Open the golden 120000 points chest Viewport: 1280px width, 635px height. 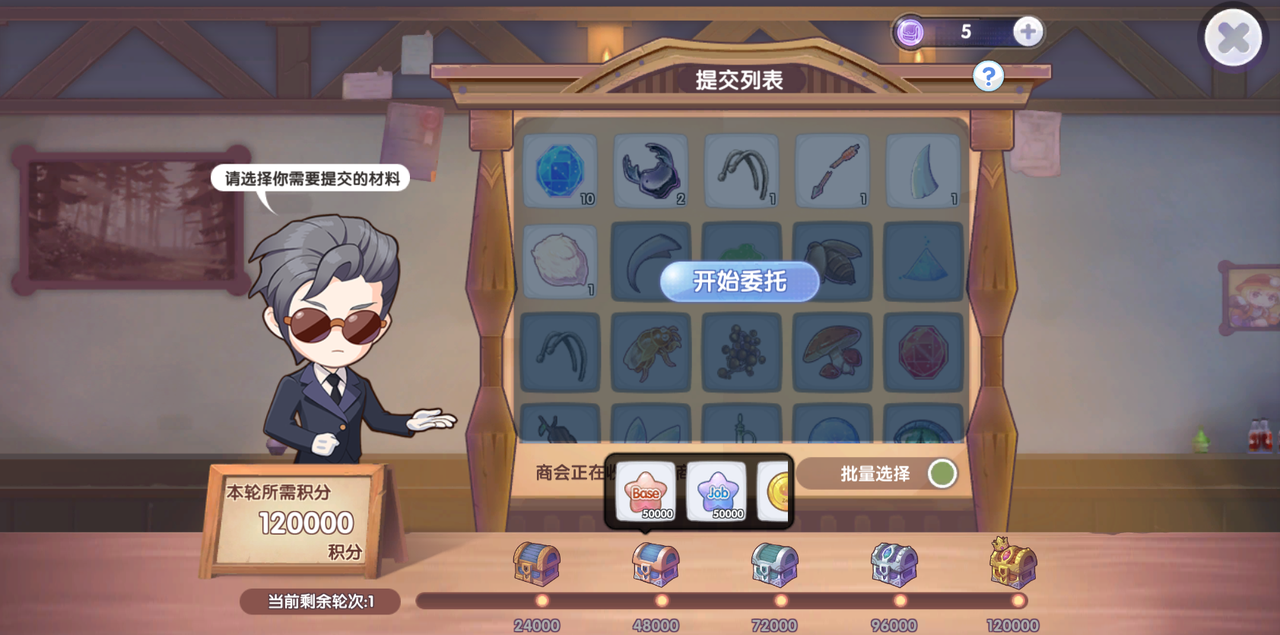point(1013,562)
